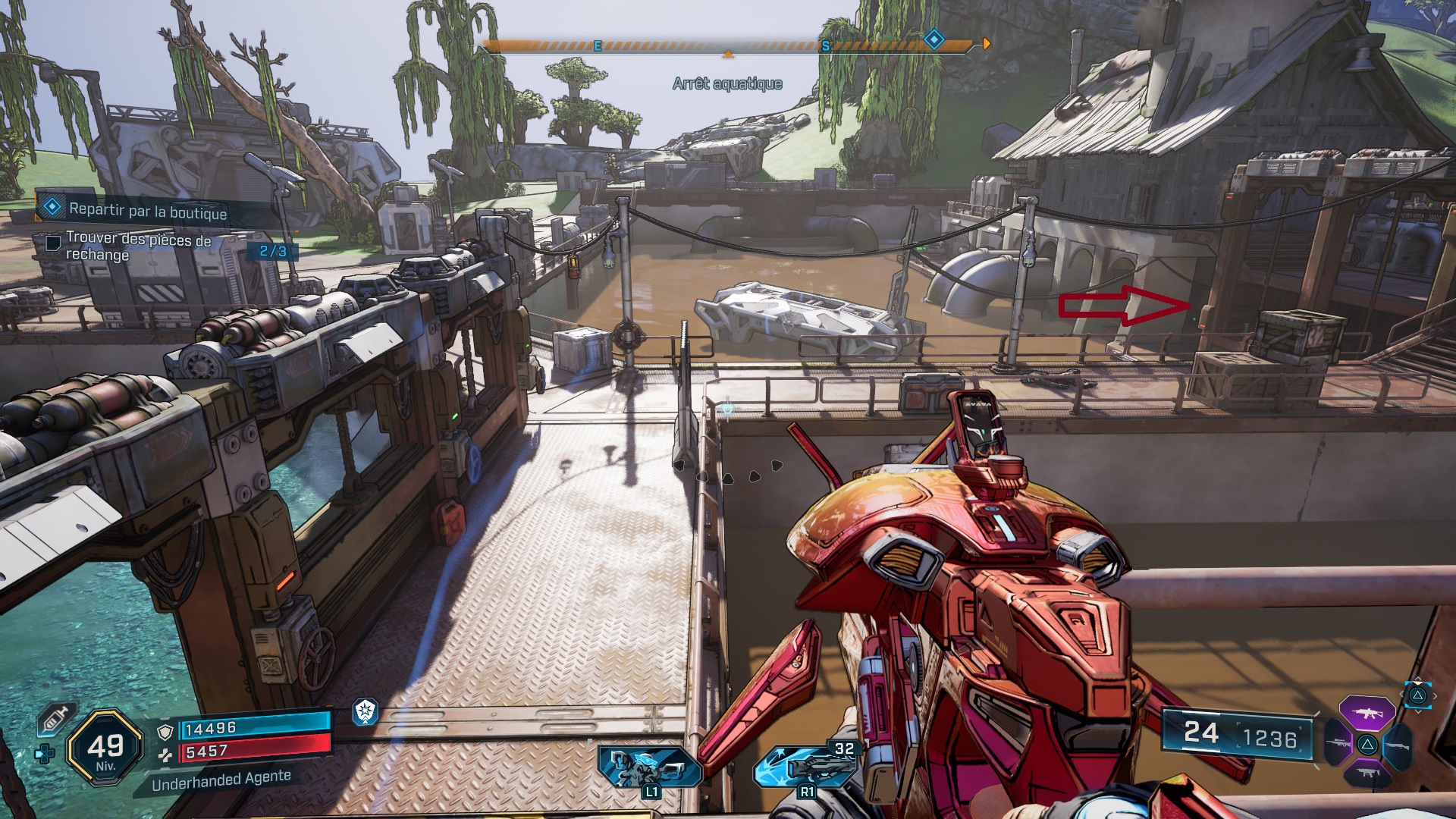Equip the purple assault rifle in top weapon slot
This screenshot has height=819, width=1456.
pos(1367,713)
